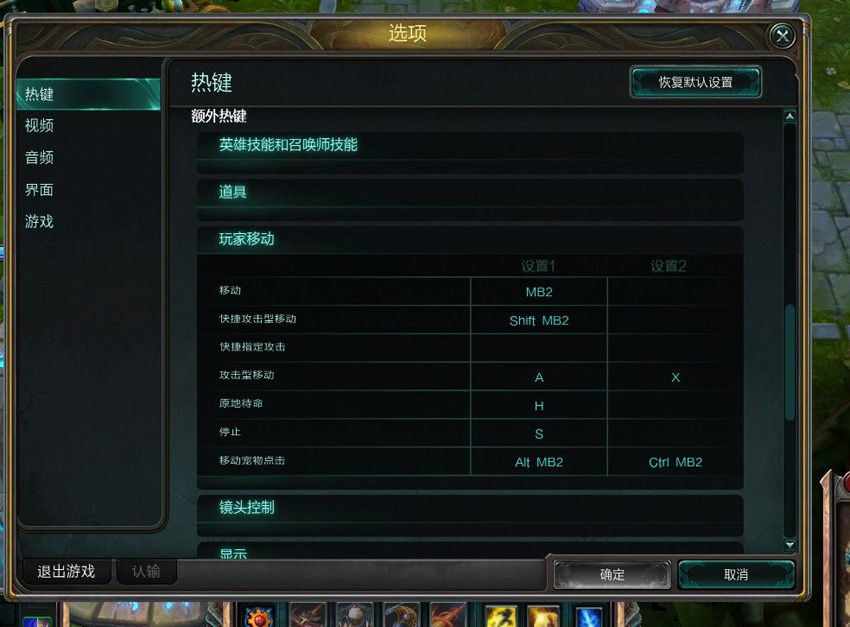The width and height of the screenshot is (850, 627).
Task: Switch to the 视频 video tab
Action: tap(40, 126)
